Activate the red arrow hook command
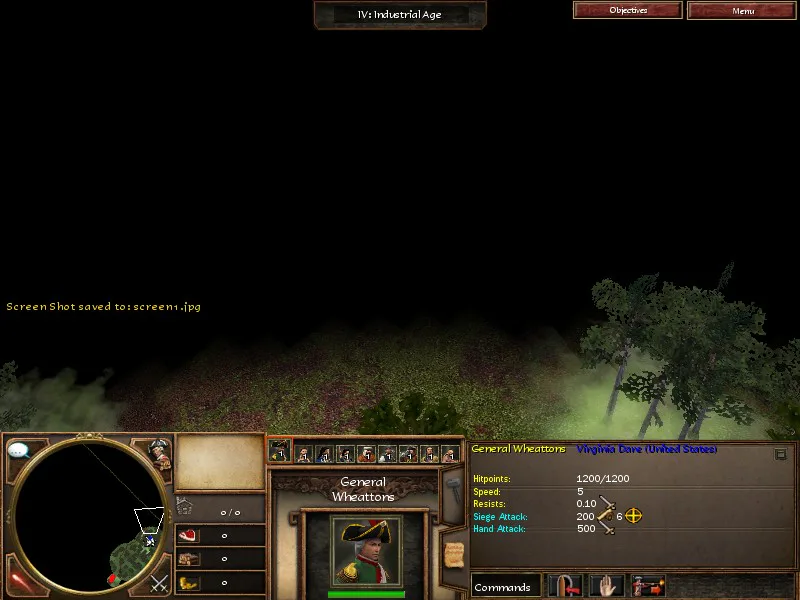This screenshot has height=600, width=800. pos(565,587)
